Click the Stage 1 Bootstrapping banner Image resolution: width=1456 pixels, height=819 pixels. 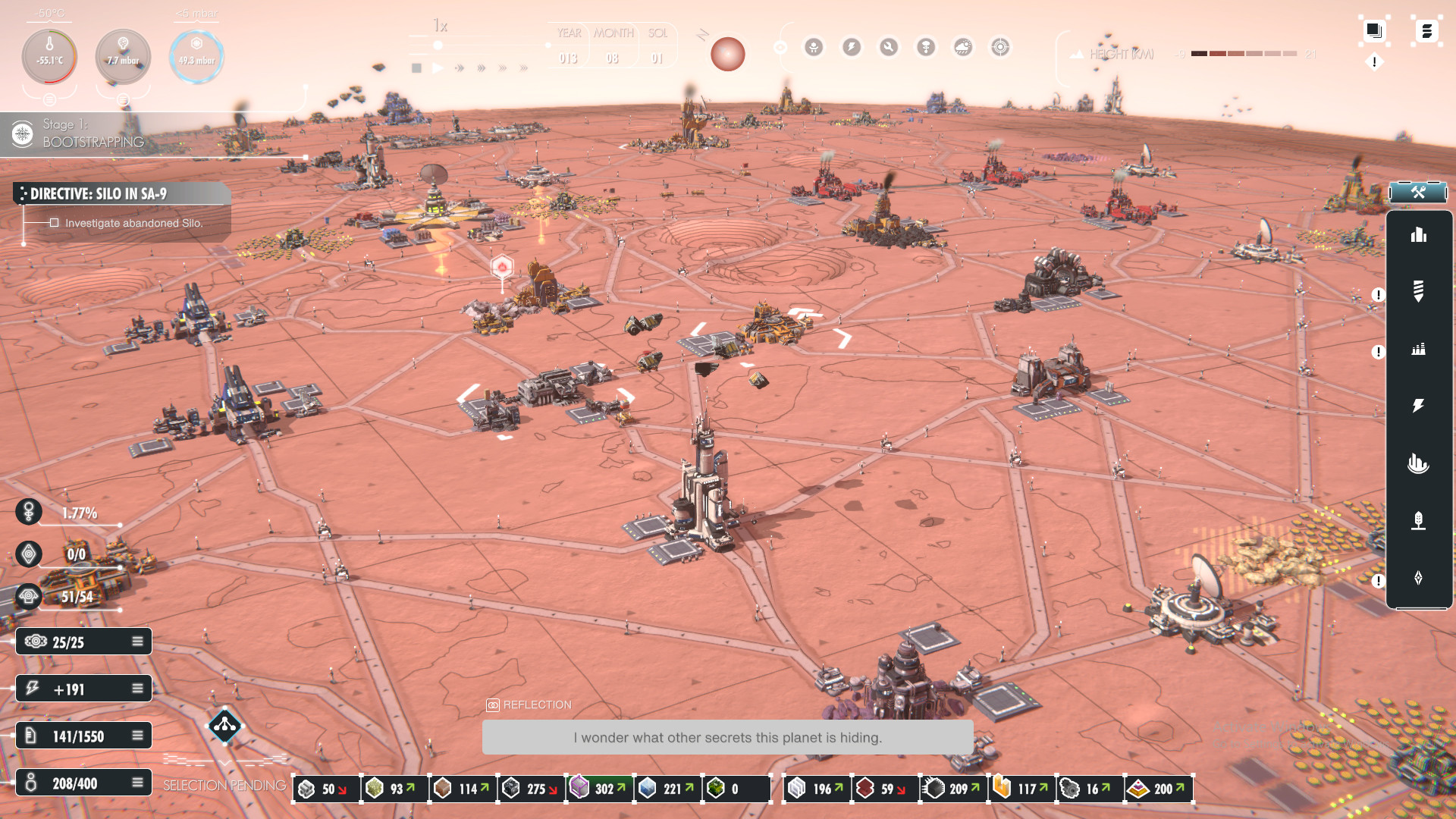(x=91, y=133)
